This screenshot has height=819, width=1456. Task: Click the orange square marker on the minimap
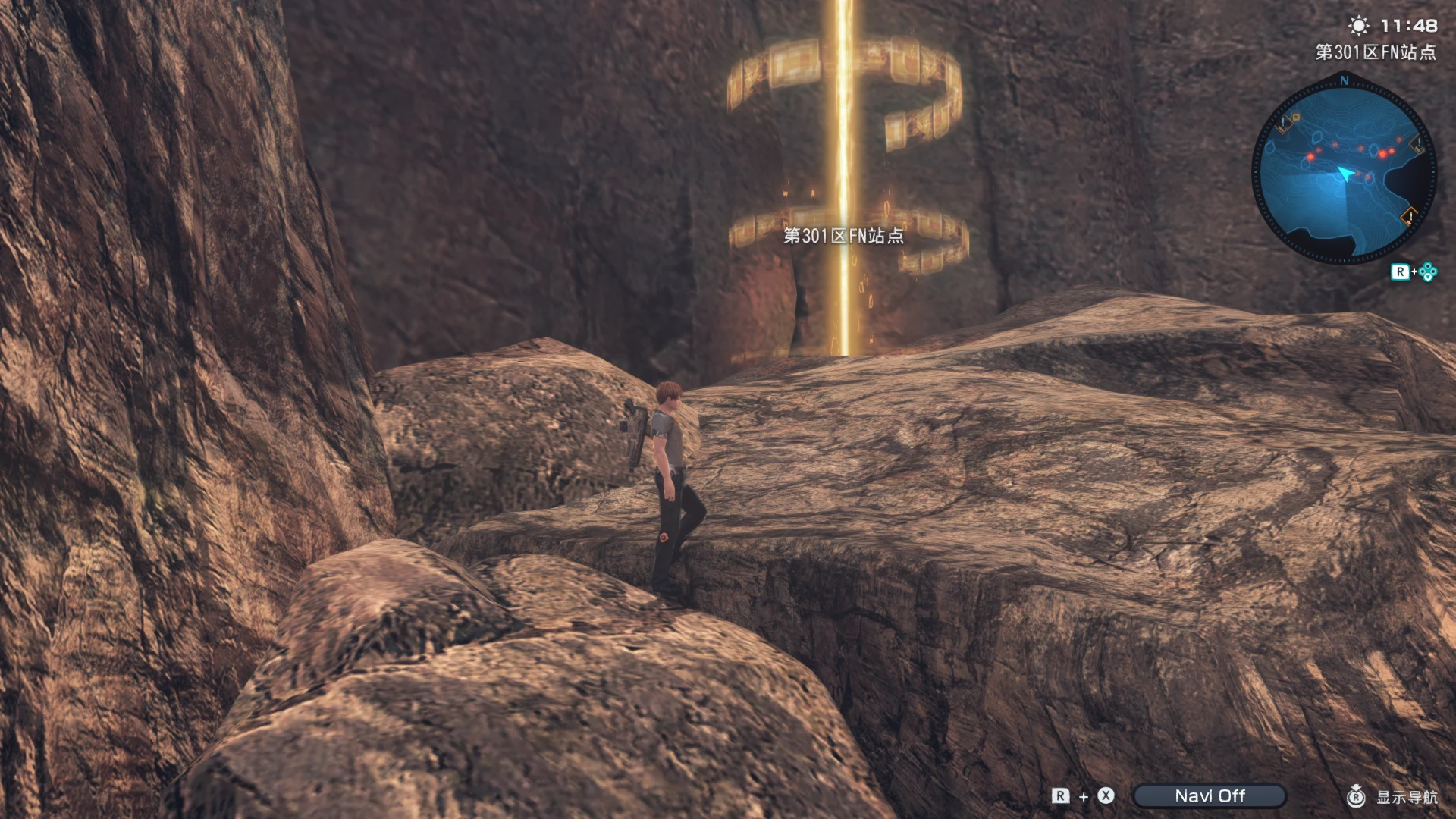1296,117
